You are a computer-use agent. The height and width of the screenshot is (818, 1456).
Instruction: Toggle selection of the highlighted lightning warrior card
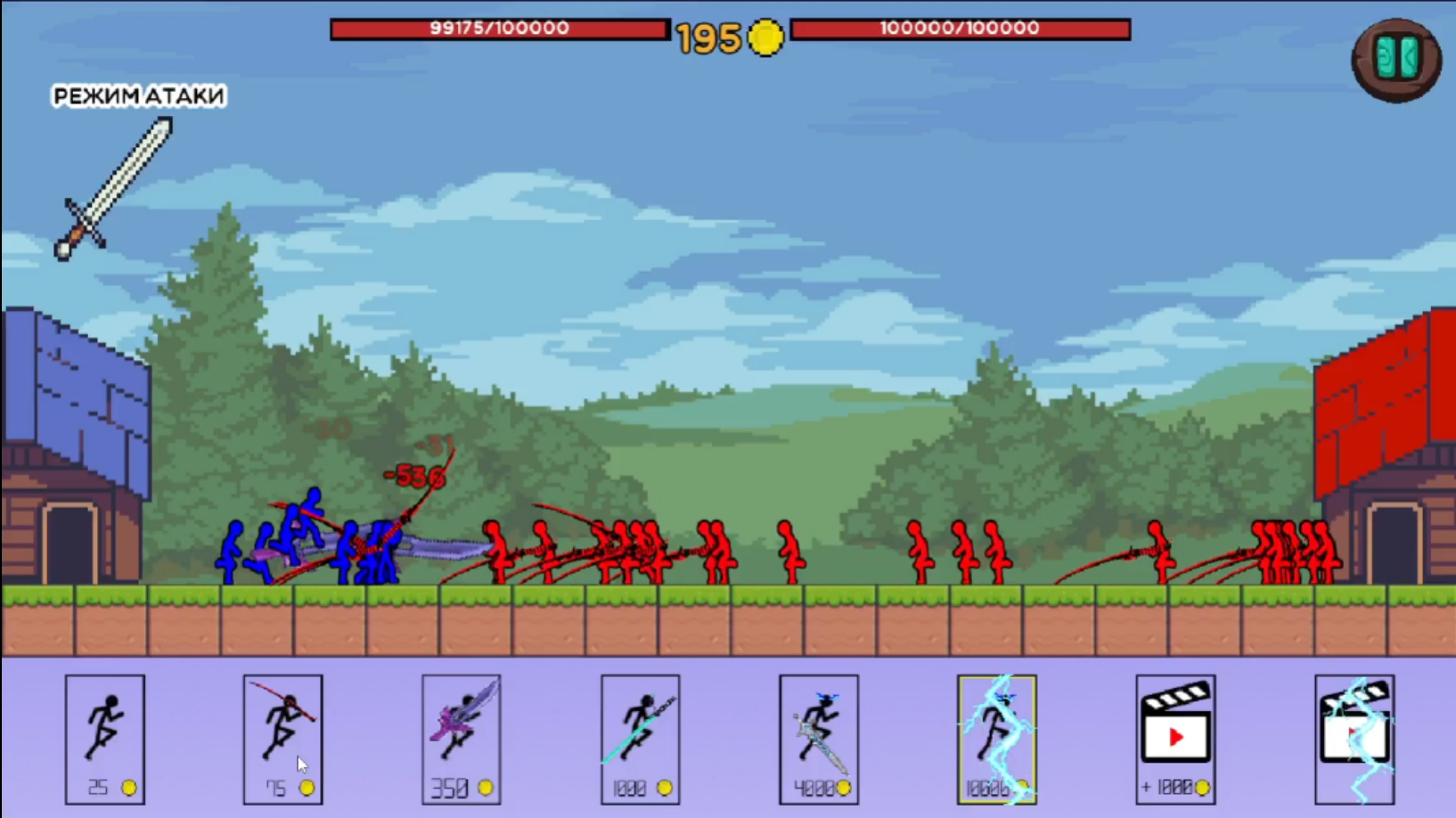point(997,740)
